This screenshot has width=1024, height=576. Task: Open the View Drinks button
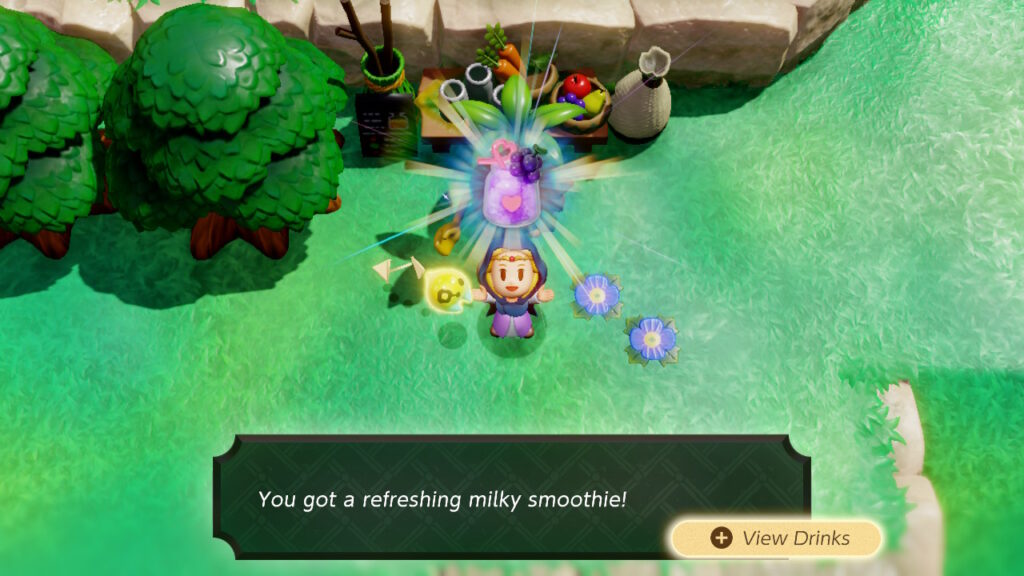click(777, 538)
